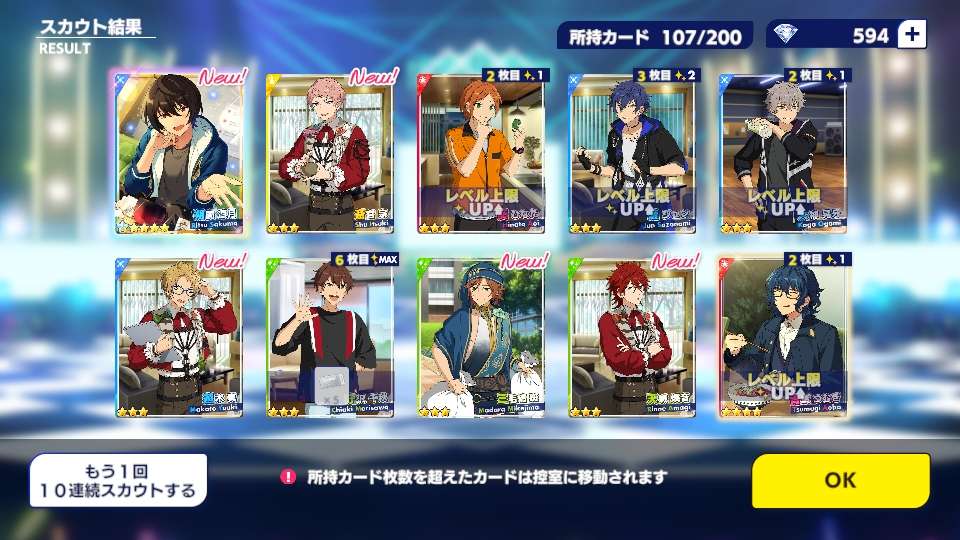Confirm results with the yellow OK button
This screenshot has width=960, height=540.
[840, 480]
